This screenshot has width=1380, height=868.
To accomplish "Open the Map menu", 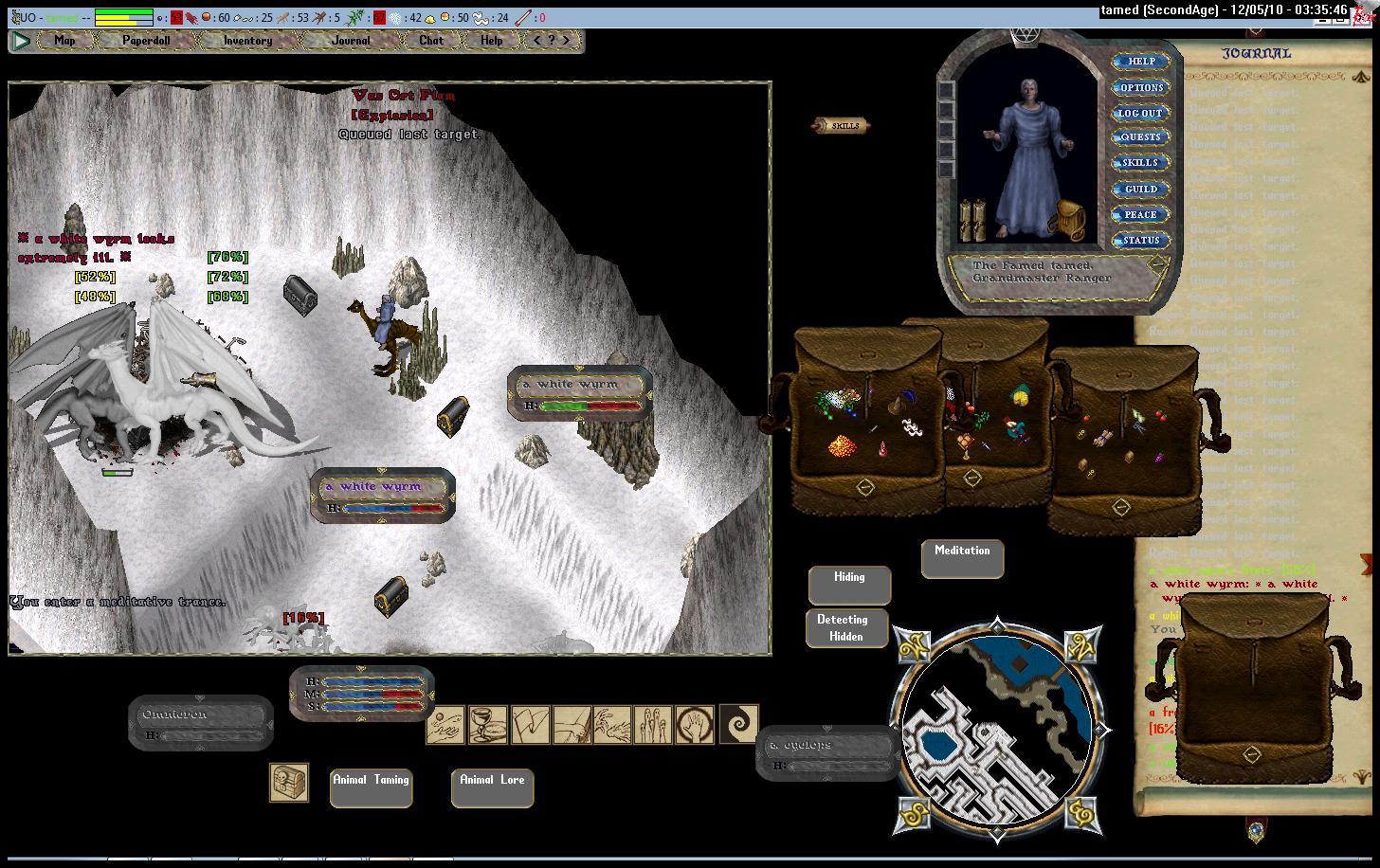I will [64, 41].
